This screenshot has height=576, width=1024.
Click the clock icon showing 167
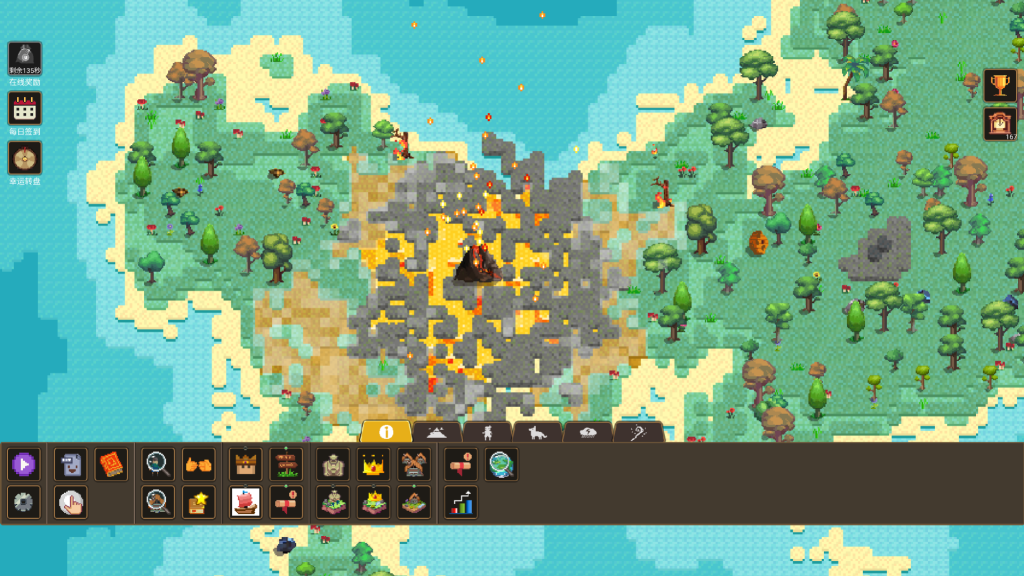999,123
